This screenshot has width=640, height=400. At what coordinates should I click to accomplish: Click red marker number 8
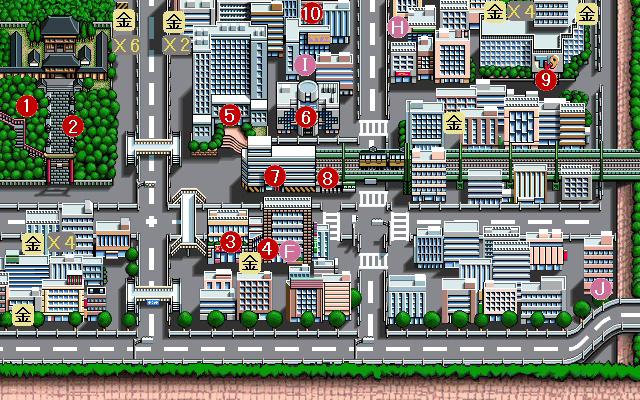[x=327, y=179]
